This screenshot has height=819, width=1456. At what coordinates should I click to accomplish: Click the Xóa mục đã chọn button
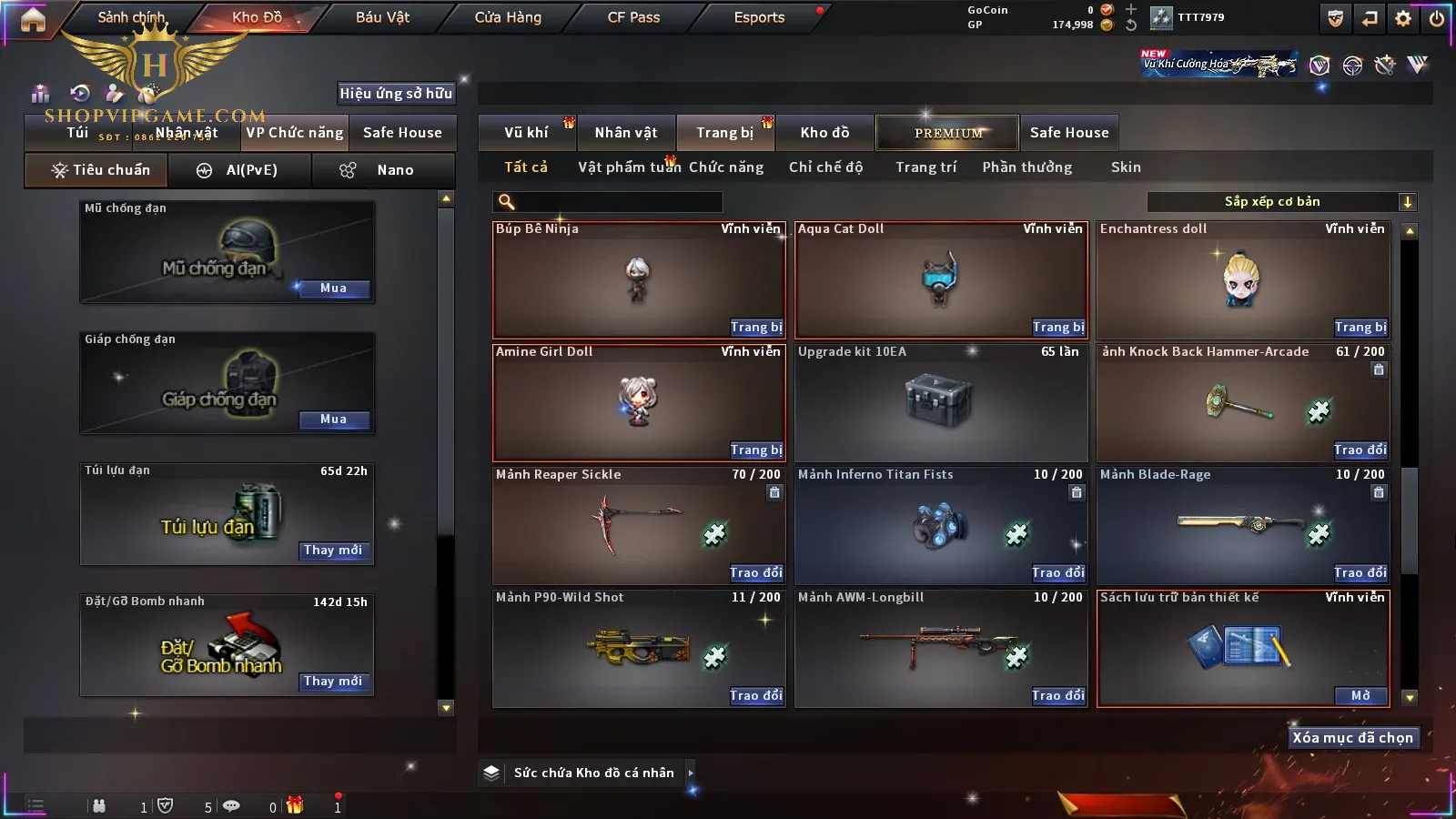tap(1352, 738)
